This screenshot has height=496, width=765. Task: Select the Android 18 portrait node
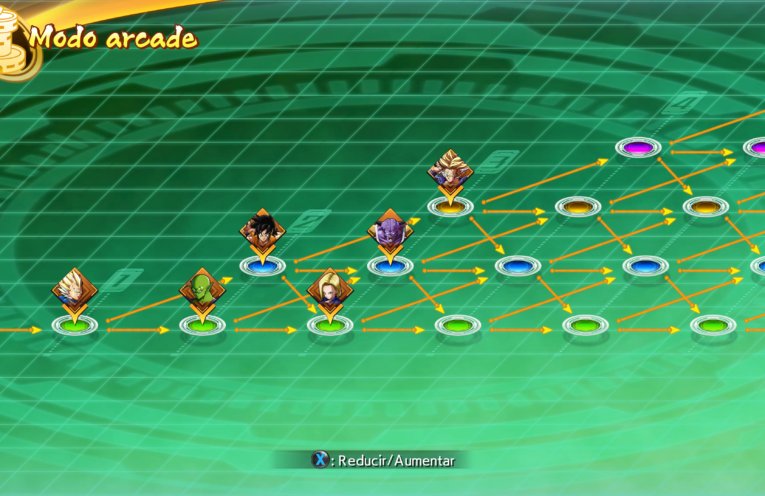point(327,287)
